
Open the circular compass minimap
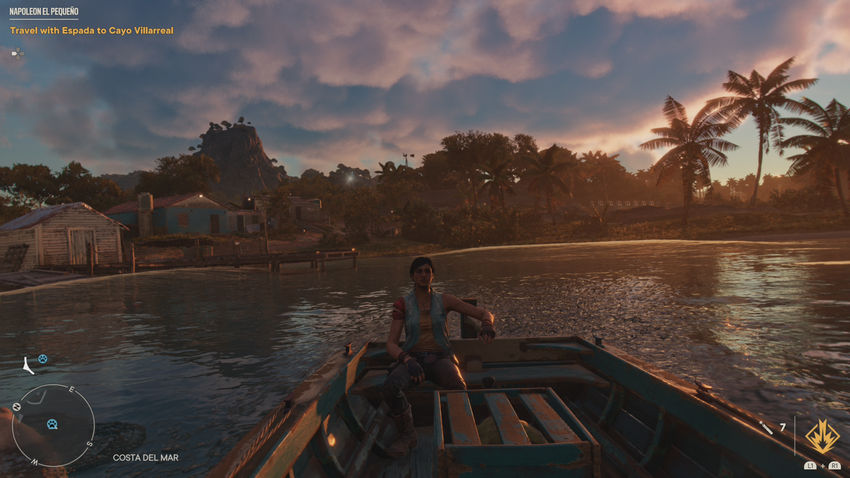[53, 425]
